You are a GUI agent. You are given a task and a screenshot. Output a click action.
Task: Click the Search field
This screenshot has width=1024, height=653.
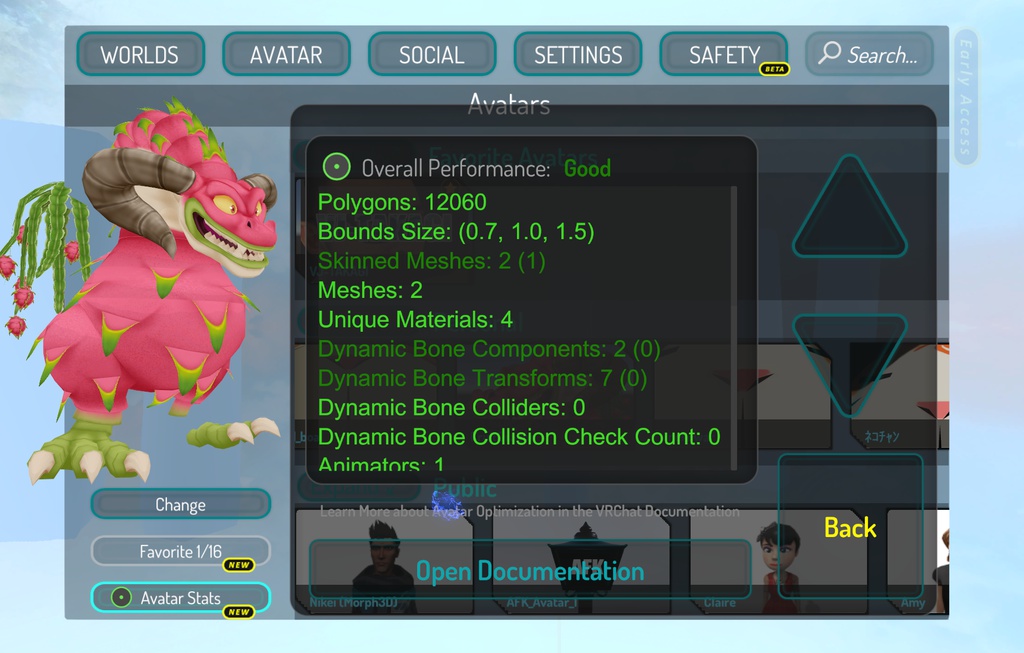[869, 55]
